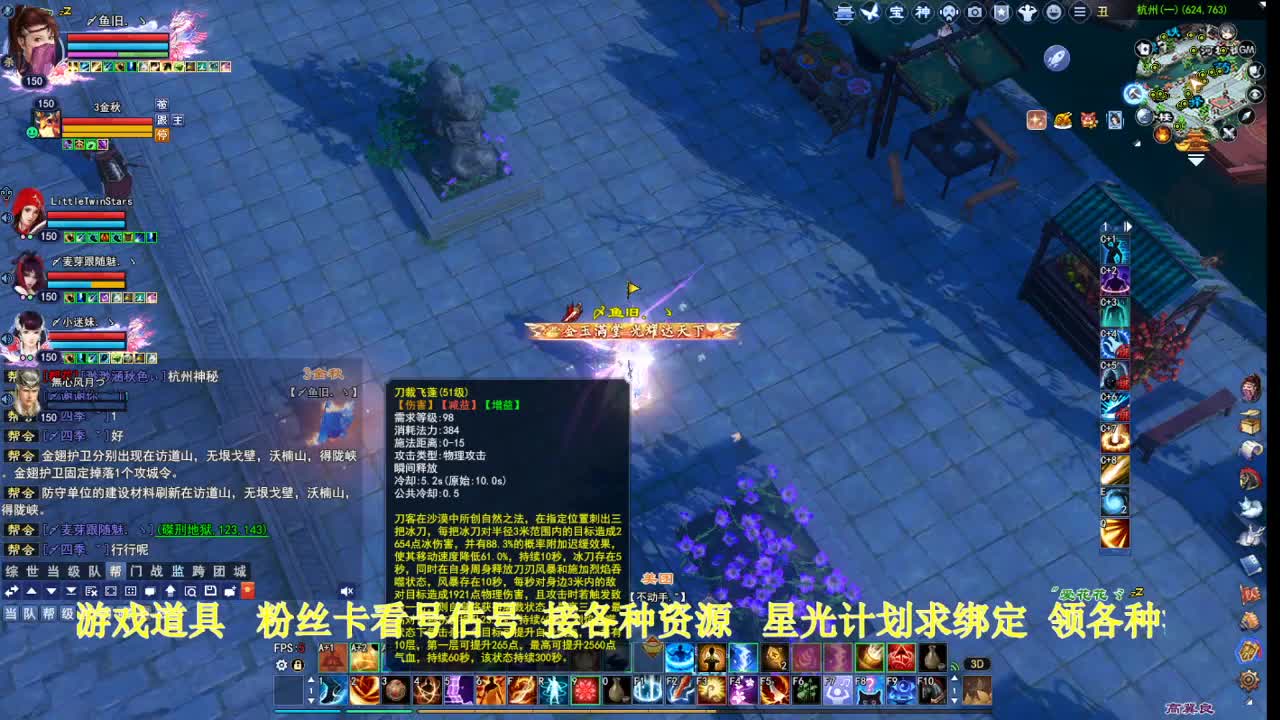Viewport: 1280px width, 720px height.
Task: Toggle the padlock lock icon near the hotbar
Action: (x=298, y=664)
